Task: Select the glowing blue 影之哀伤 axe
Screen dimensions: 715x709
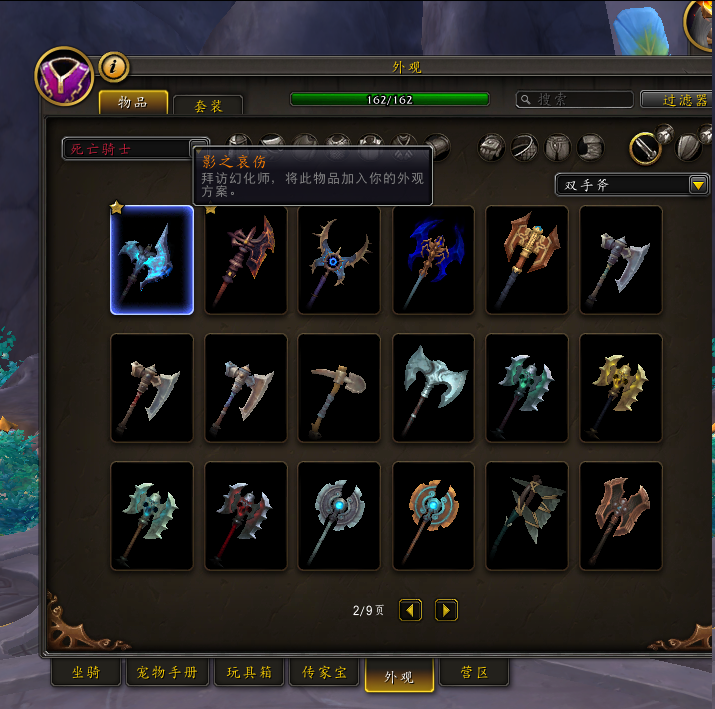Action: coord(152,260)
